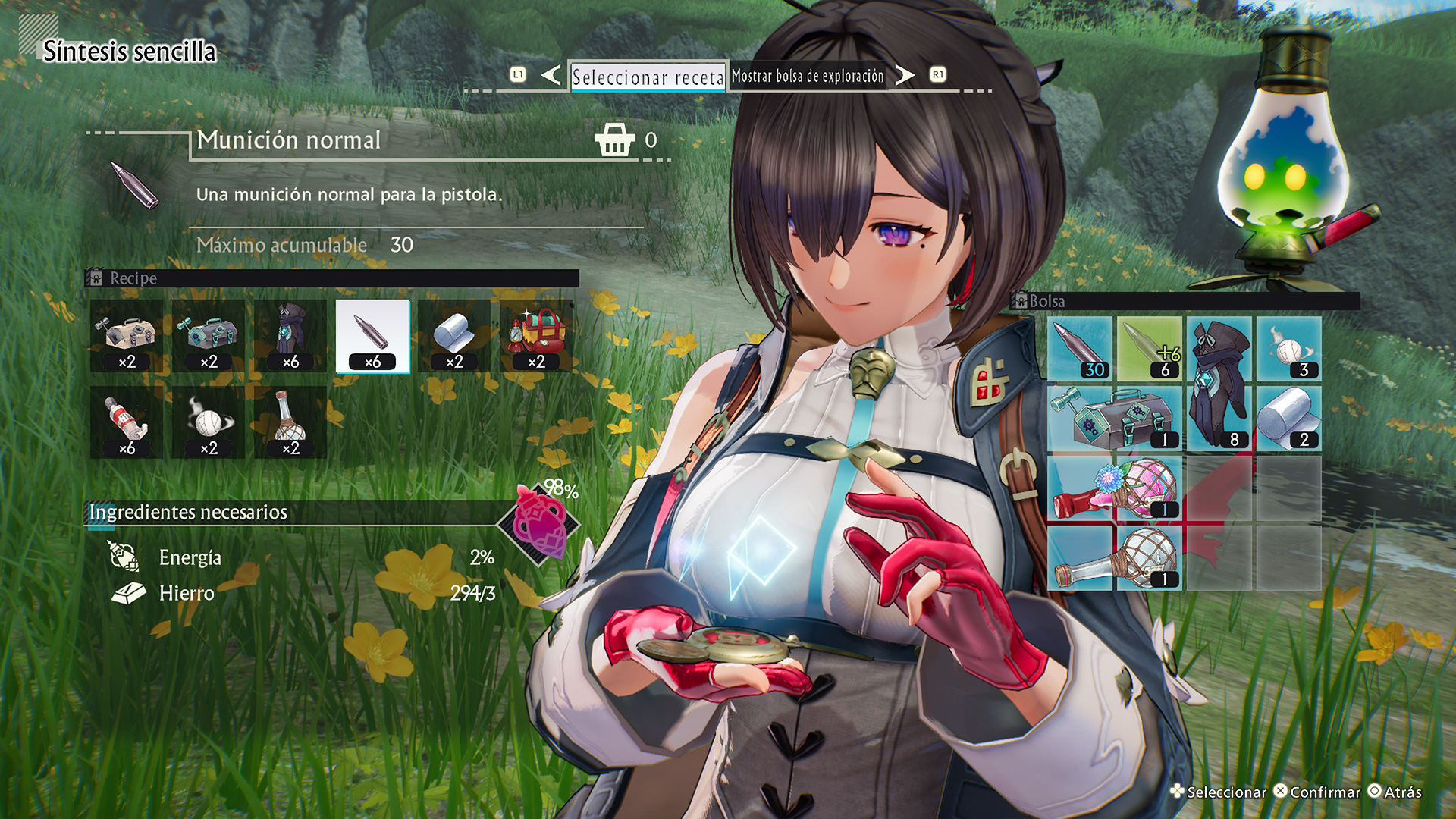Choose the white smoke ball recipe
This screenshot has width=1456, height=819.
coord(209,422)
